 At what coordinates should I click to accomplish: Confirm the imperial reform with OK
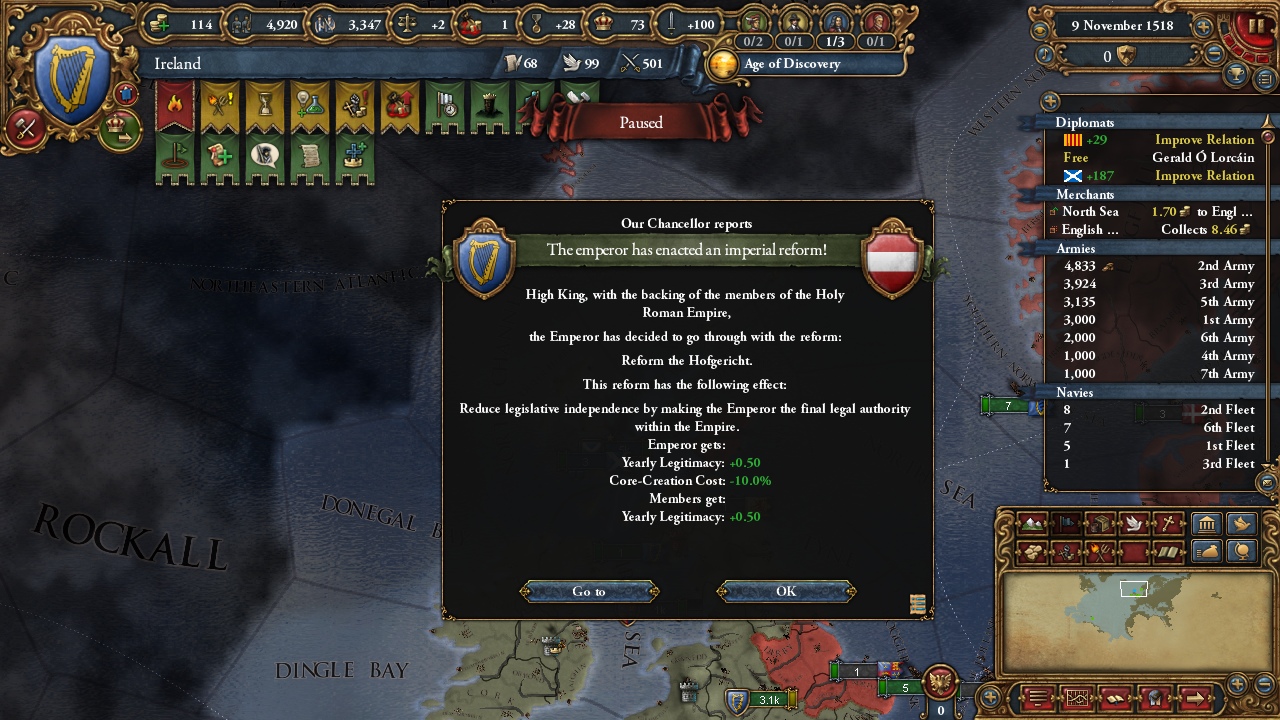786,591
